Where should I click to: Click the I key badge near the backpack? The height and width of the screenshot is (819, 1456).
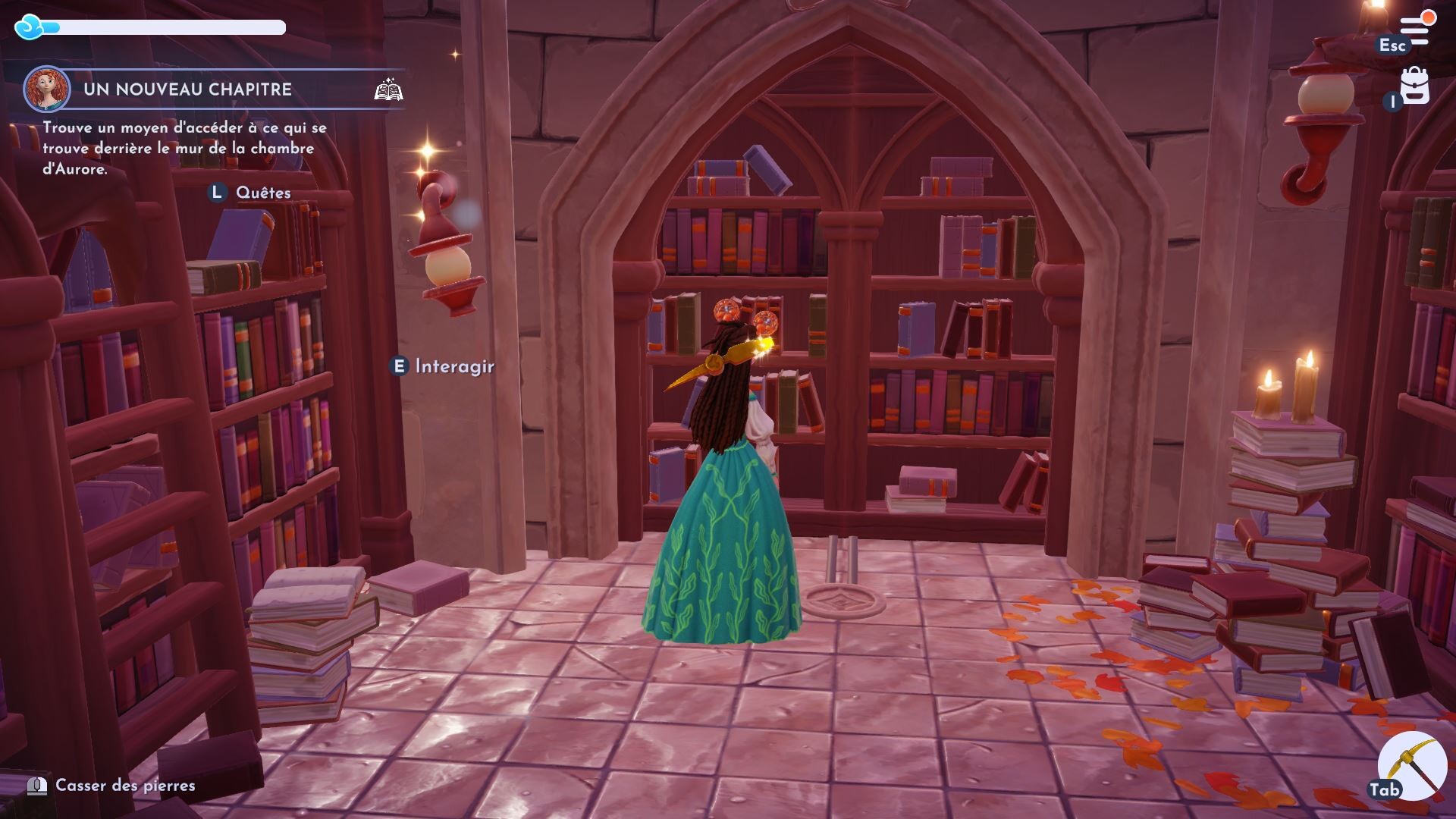point(1393,102)
